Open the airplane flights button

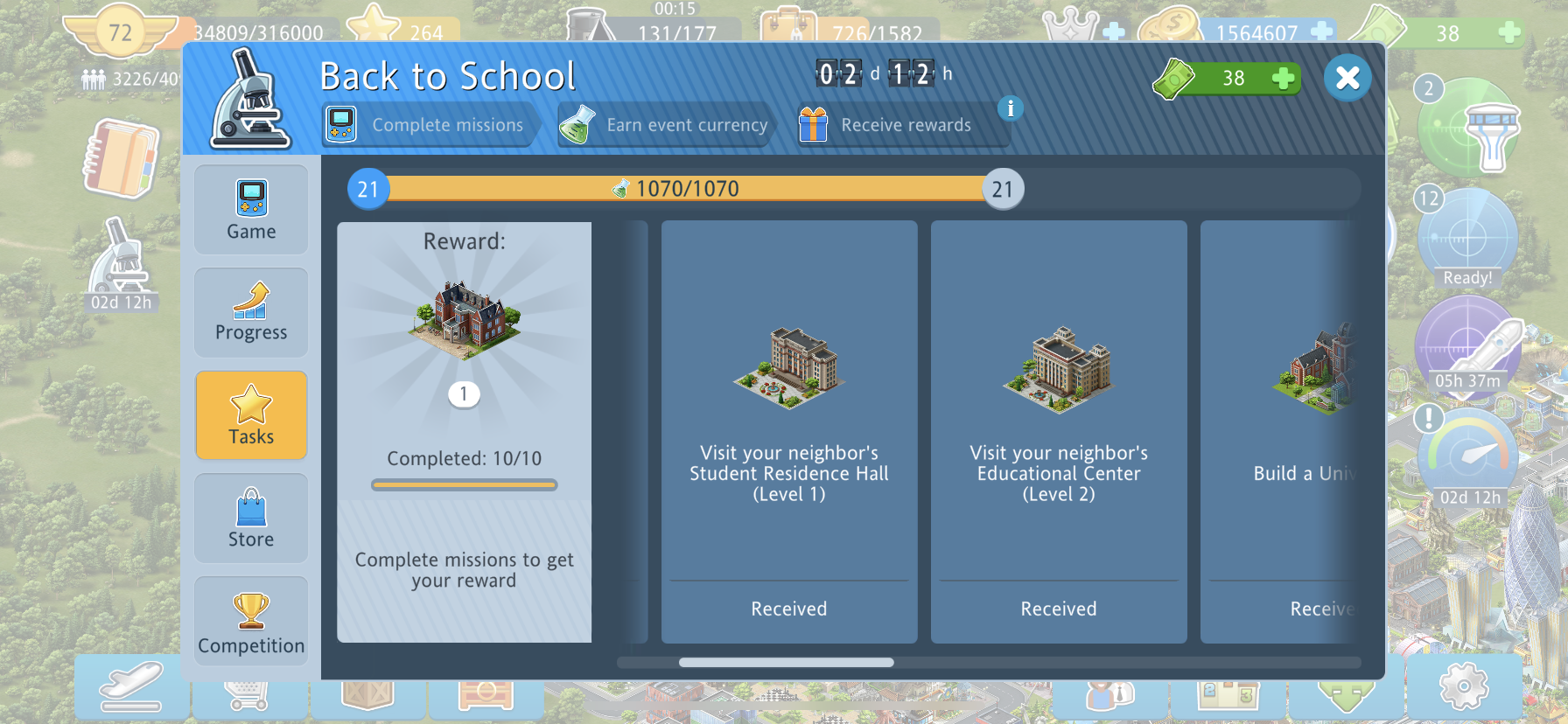pos(131,687)
